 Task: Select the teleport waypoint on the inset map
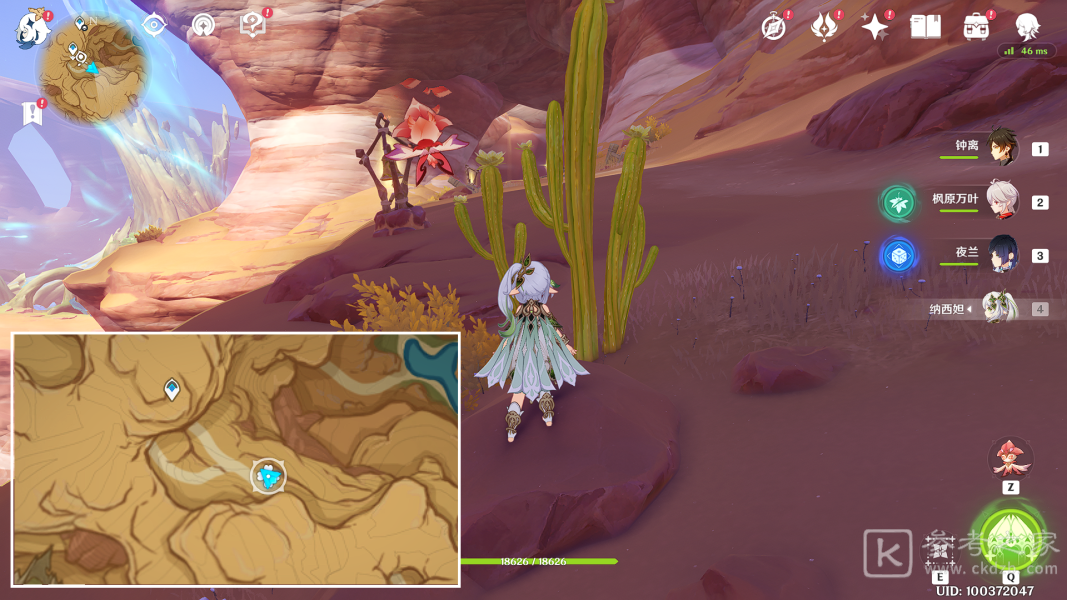tap(172, 389)
